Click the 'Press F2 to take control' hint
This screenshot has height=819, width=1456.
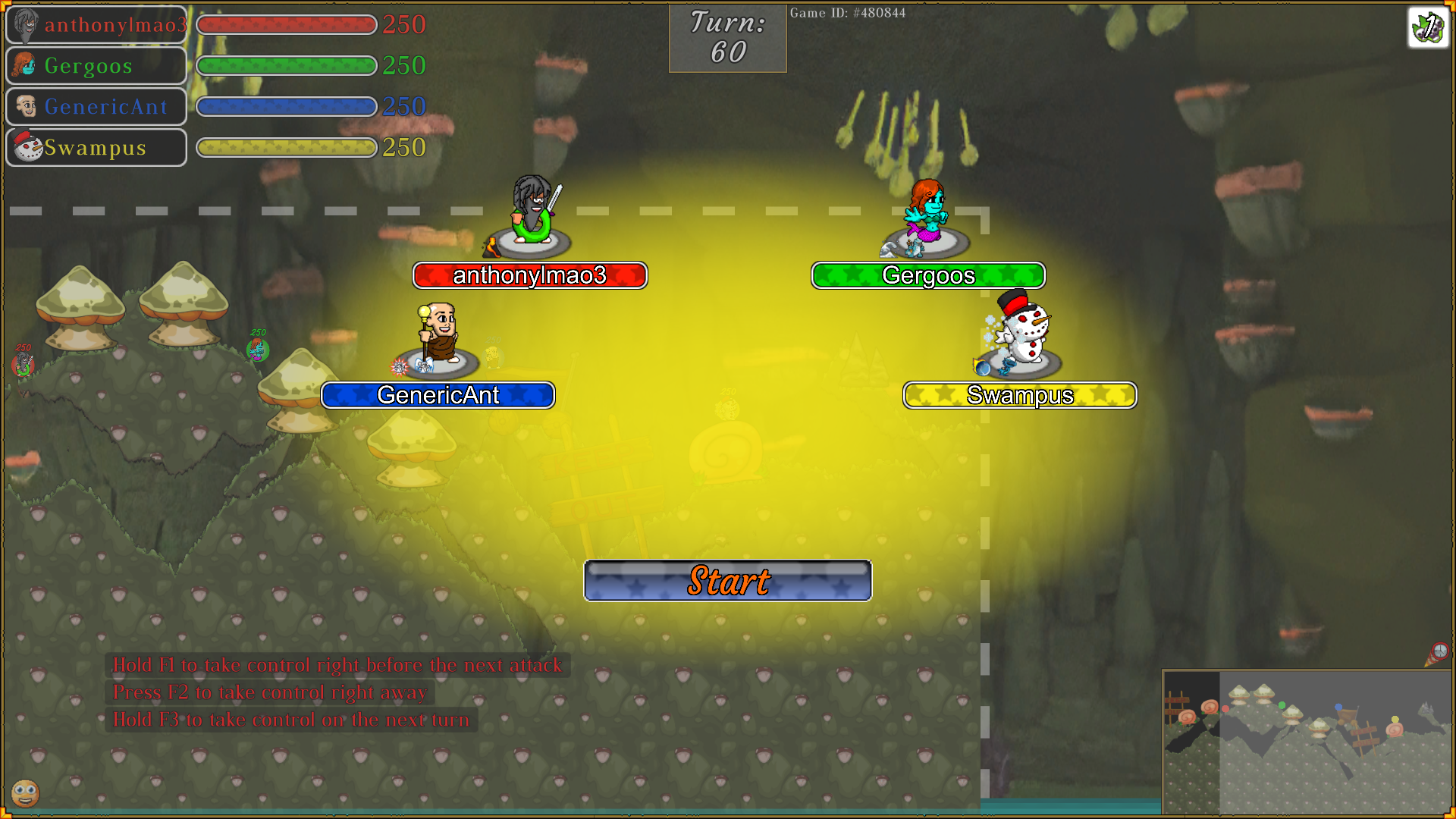(269, 692)
